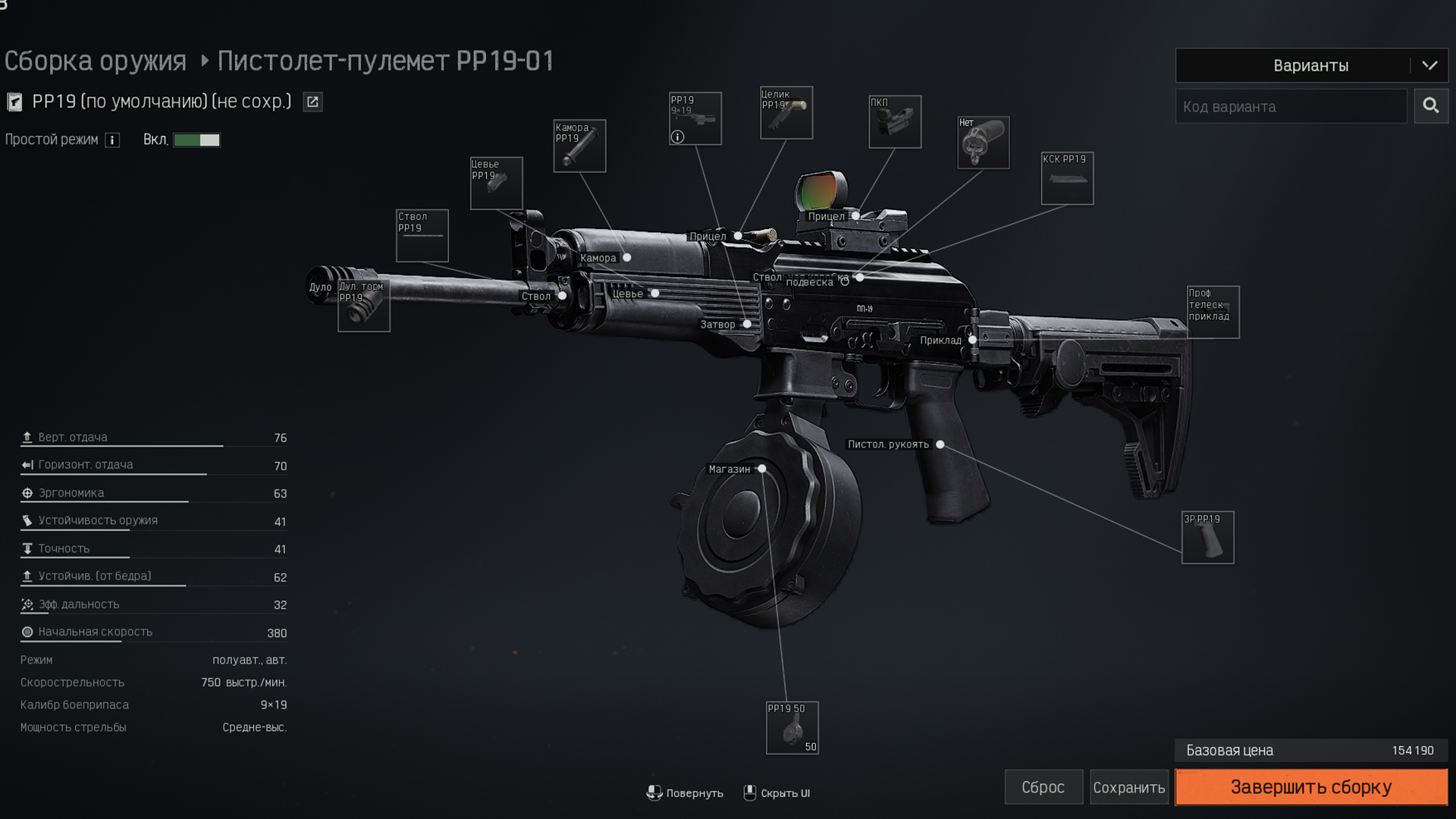
Task: Reset the build with Сброс
Action: (1043, 787)
